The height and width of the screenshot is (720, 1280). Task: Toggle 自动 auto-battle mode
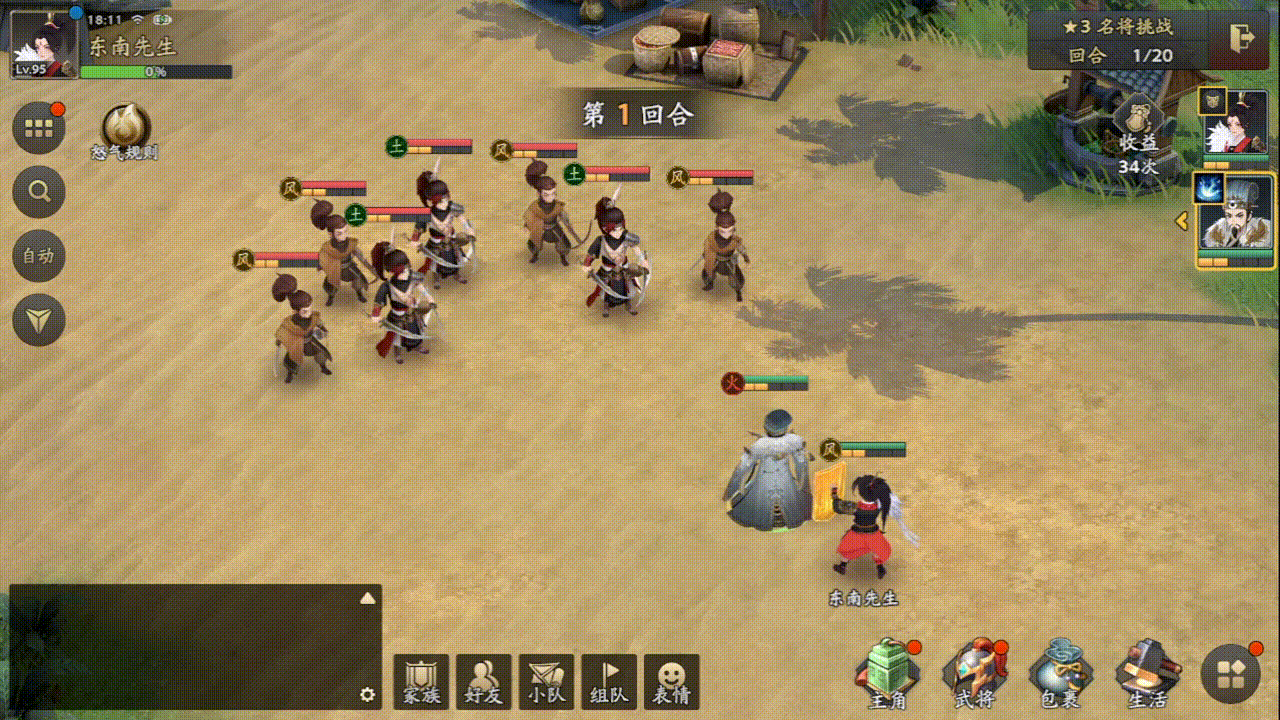click(39, 256)
